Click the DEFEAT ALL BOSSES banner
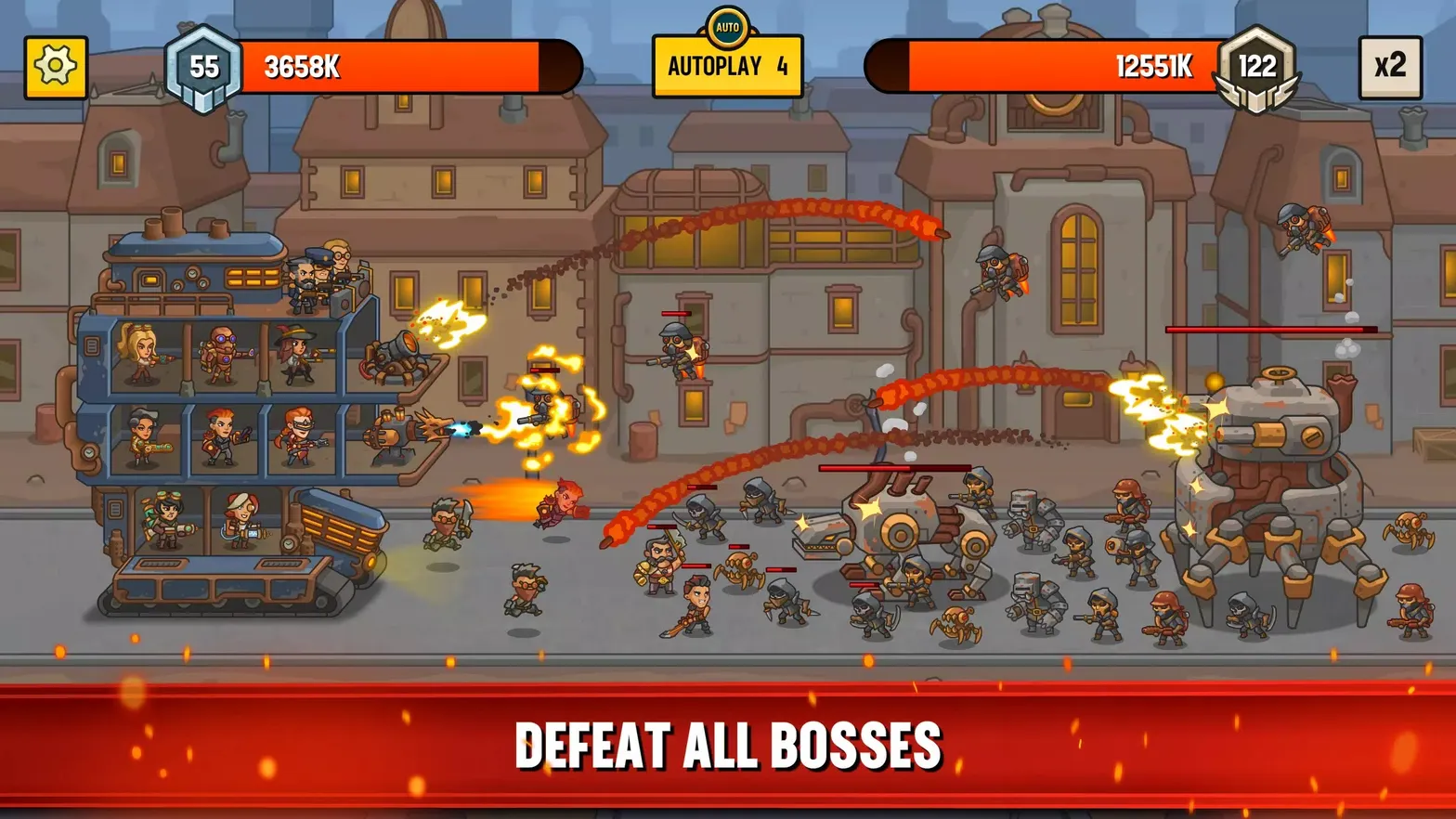The image size is (1456, 819). (728, 740)
